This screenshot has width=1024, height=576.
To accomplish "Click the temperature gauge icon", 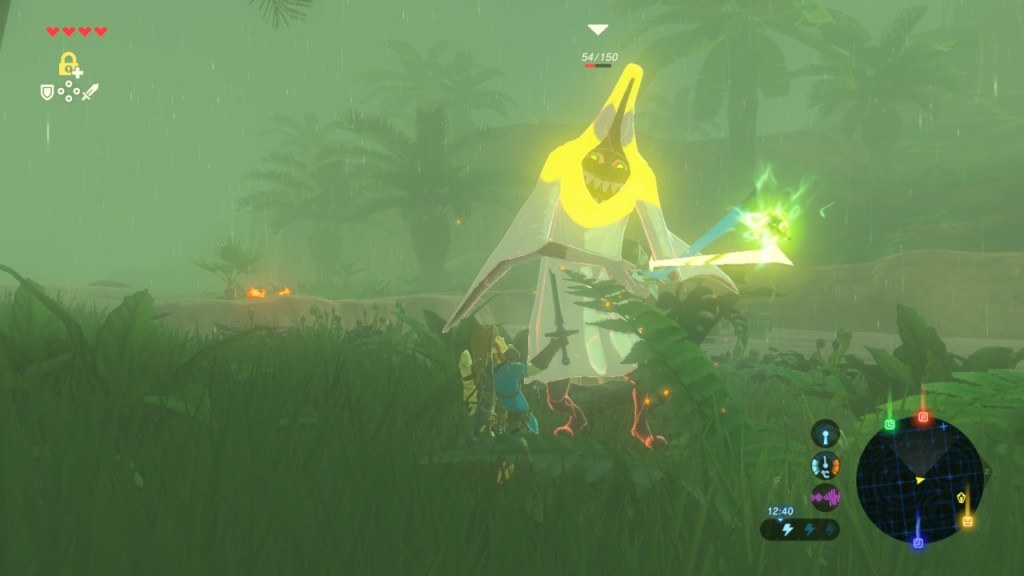I will [x=825, y=465].
